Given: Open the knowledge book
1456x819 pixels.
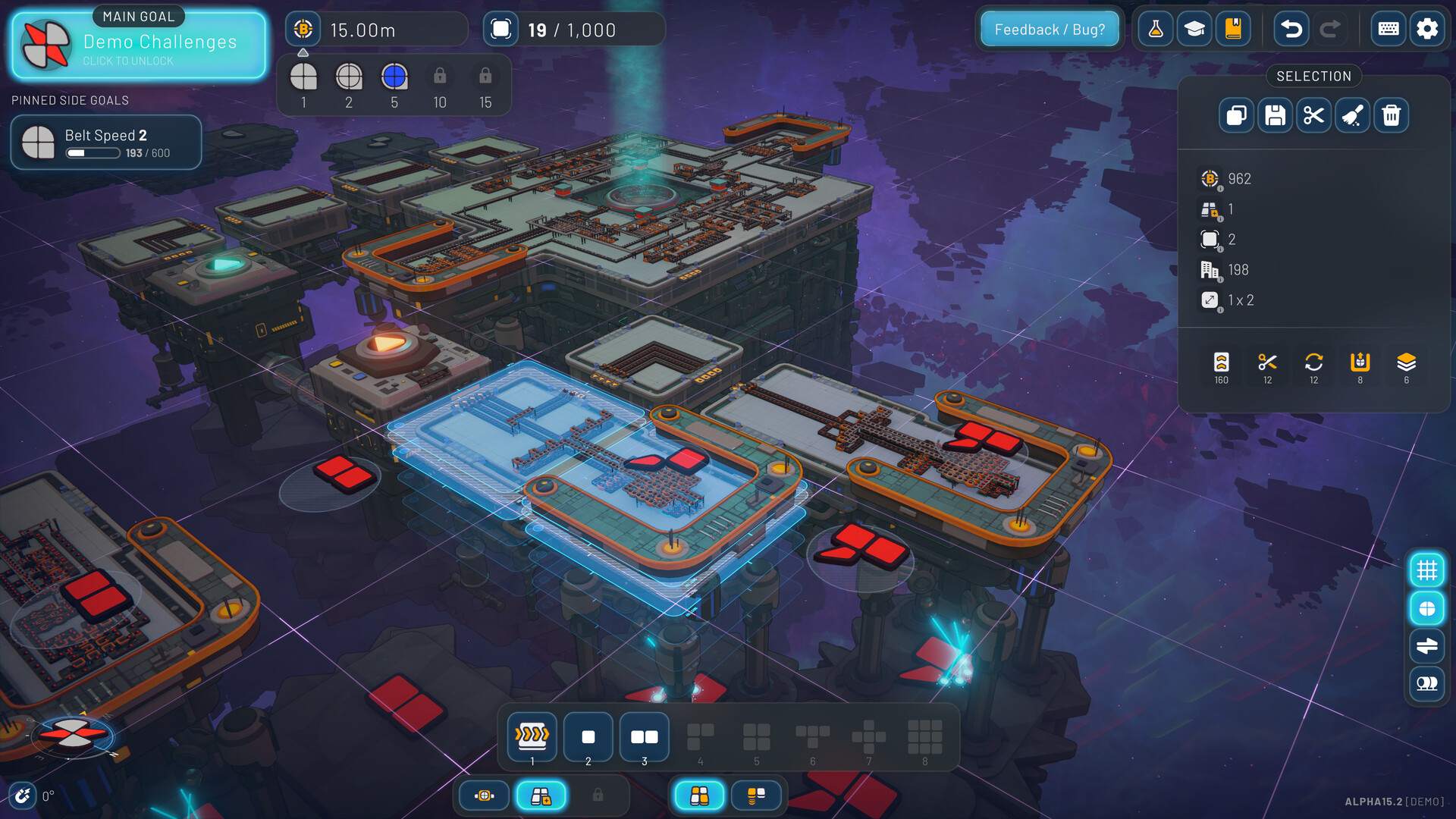Looking at the screenshot, I should [1232, 29].
